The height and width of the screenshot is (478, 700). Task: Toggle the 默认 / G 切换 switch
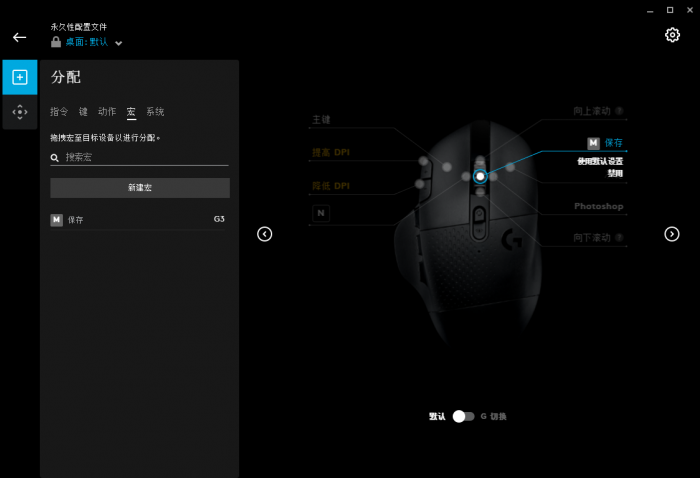click(463, 416)
